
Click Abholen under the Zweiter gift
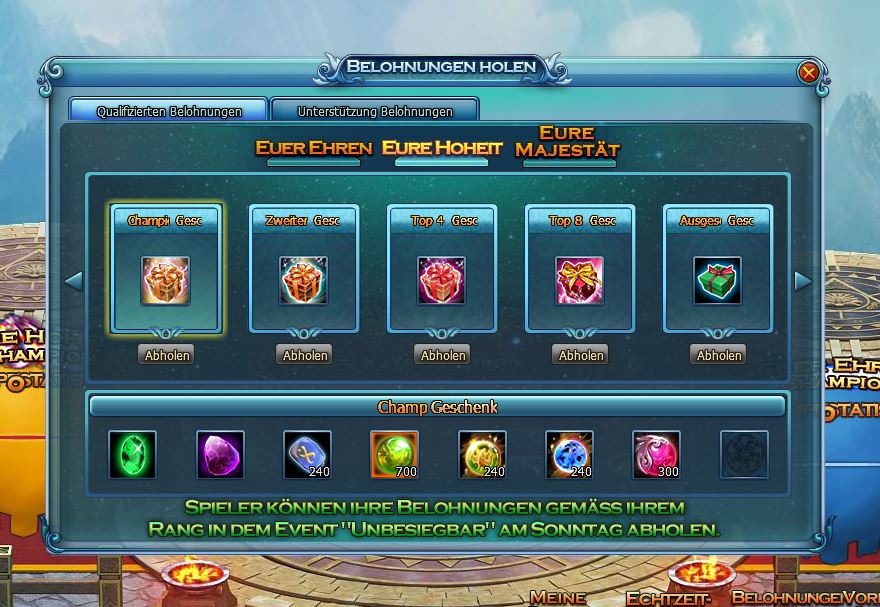point(304,355)
